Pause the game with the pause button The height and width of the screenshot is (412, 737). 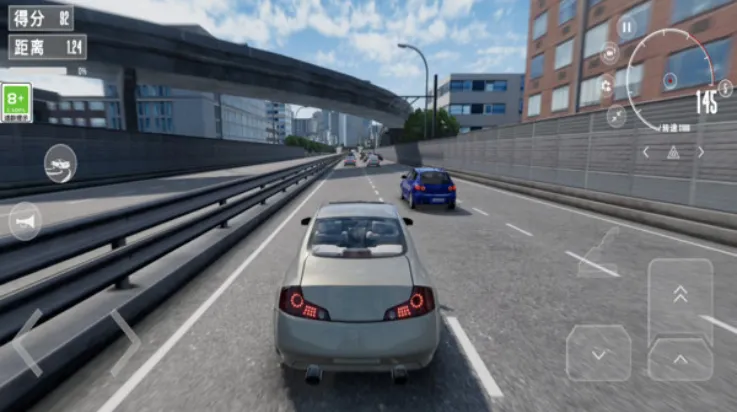tap(627, 28)
